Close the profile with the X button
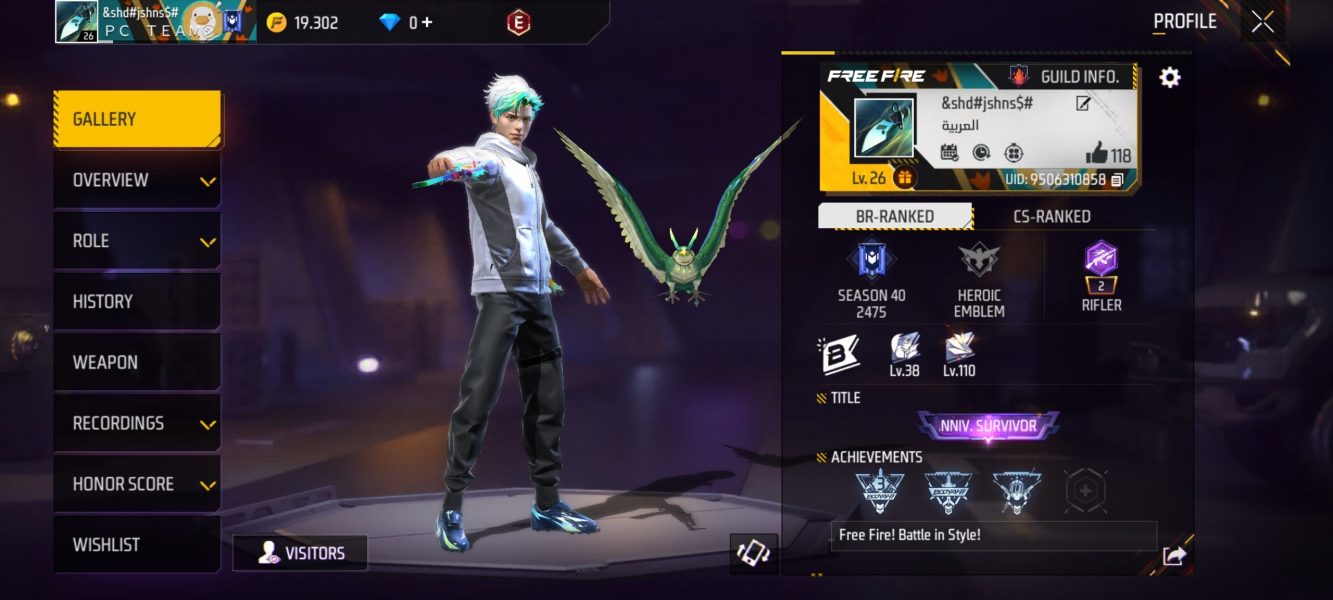 [1263, 22]
